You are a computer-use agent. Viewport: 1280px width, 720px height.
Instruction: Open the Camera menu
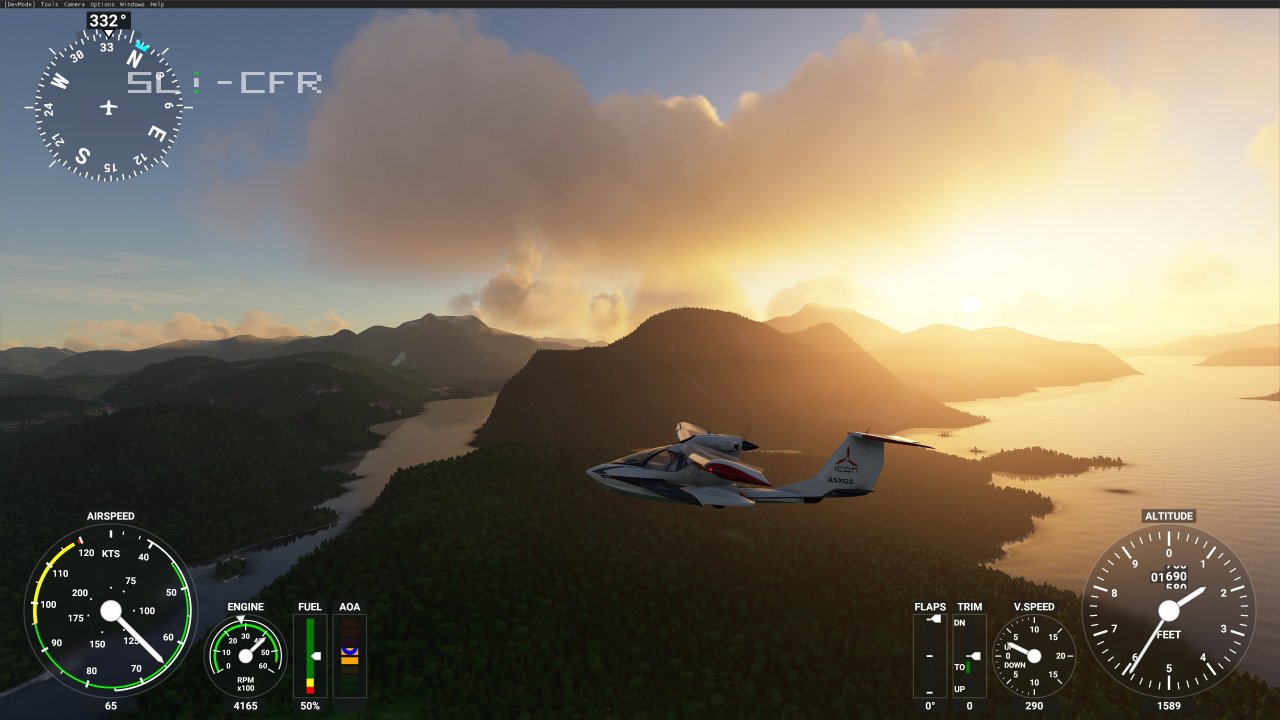[73, 4]
